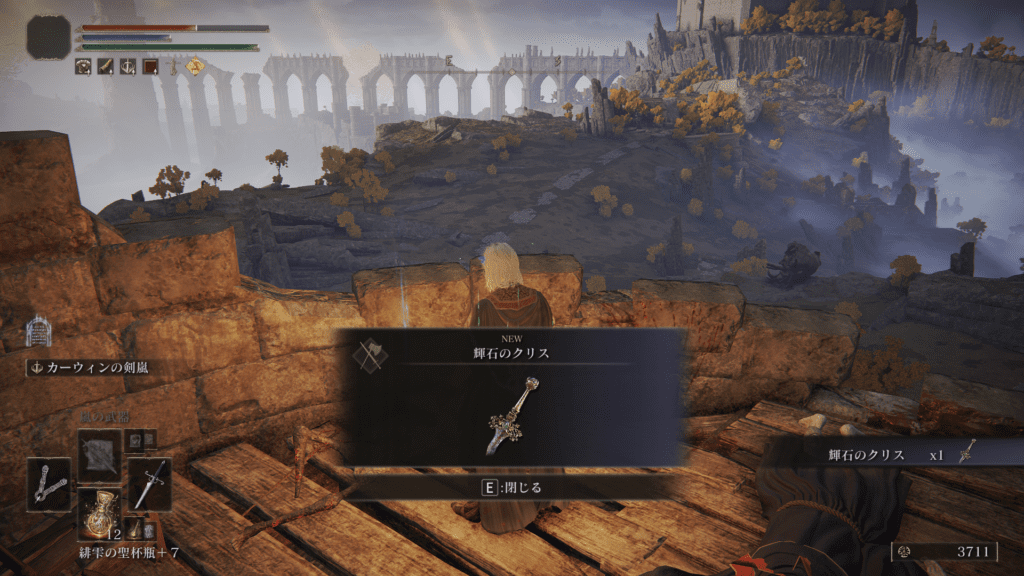Click the red square buff icon
This screenshot has width=1024, height=576.
pyautogui.click(x=150, y=67)
